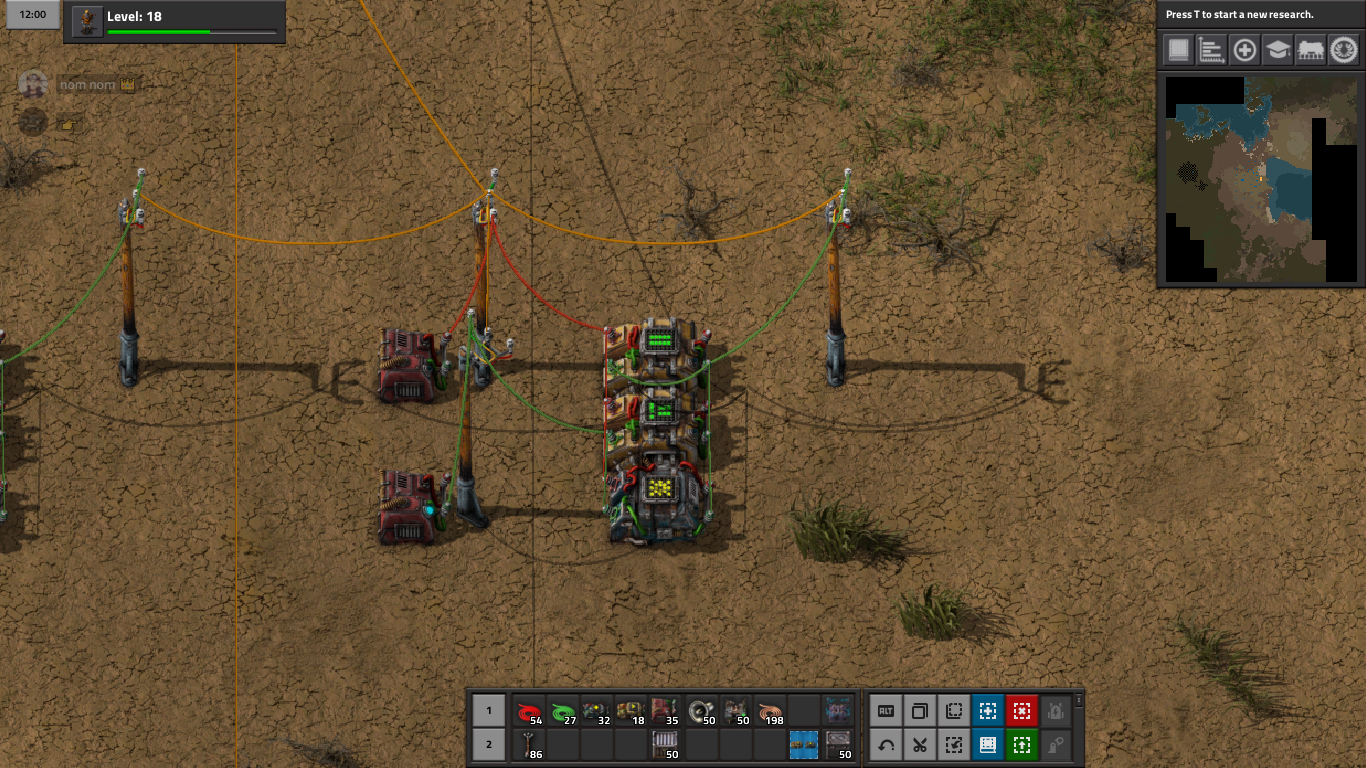
Task: Open the trains overview locomotive button
Action: tap(1310, 50)
